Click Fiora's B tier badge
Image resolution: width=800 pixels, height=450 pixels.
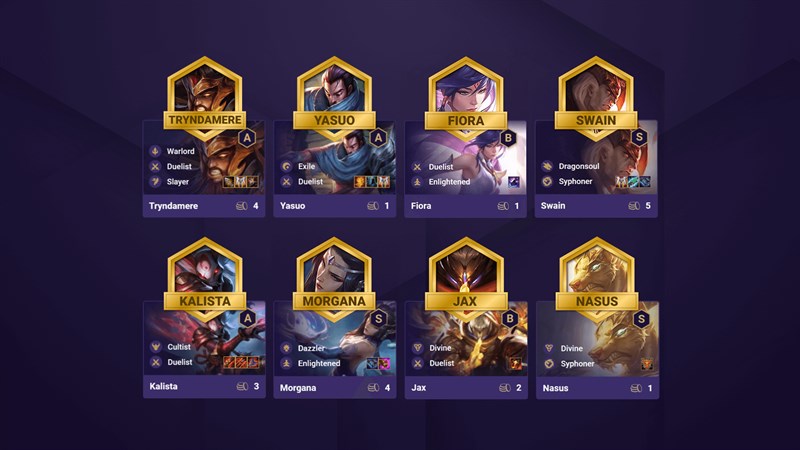[509, 138]
